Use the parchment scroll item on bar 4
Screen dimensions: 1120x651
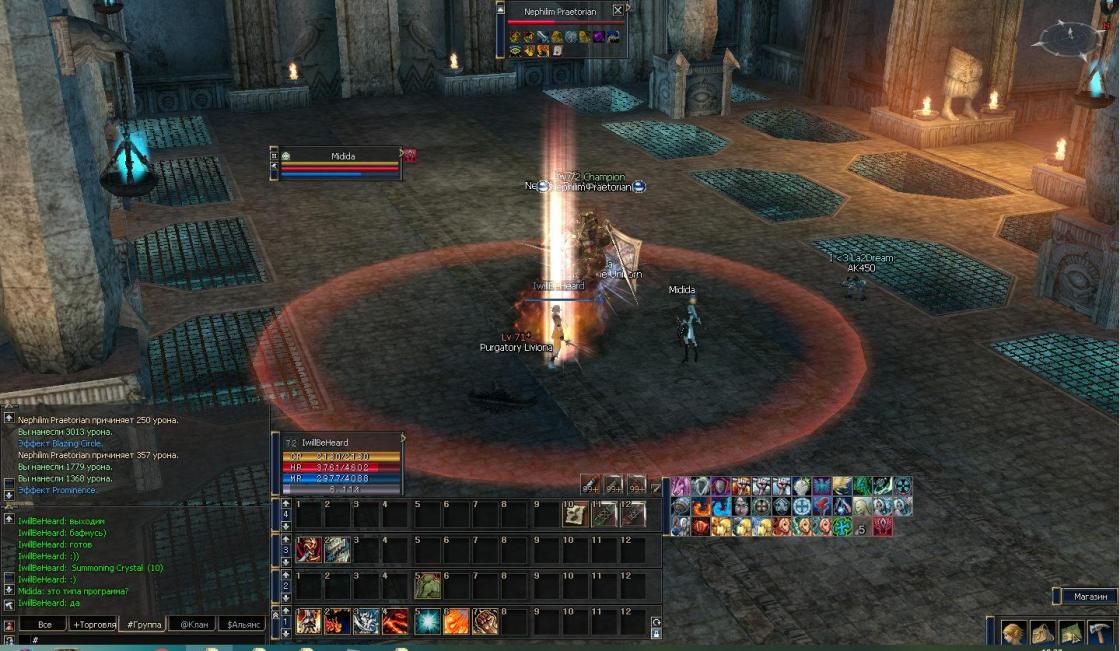574,514
